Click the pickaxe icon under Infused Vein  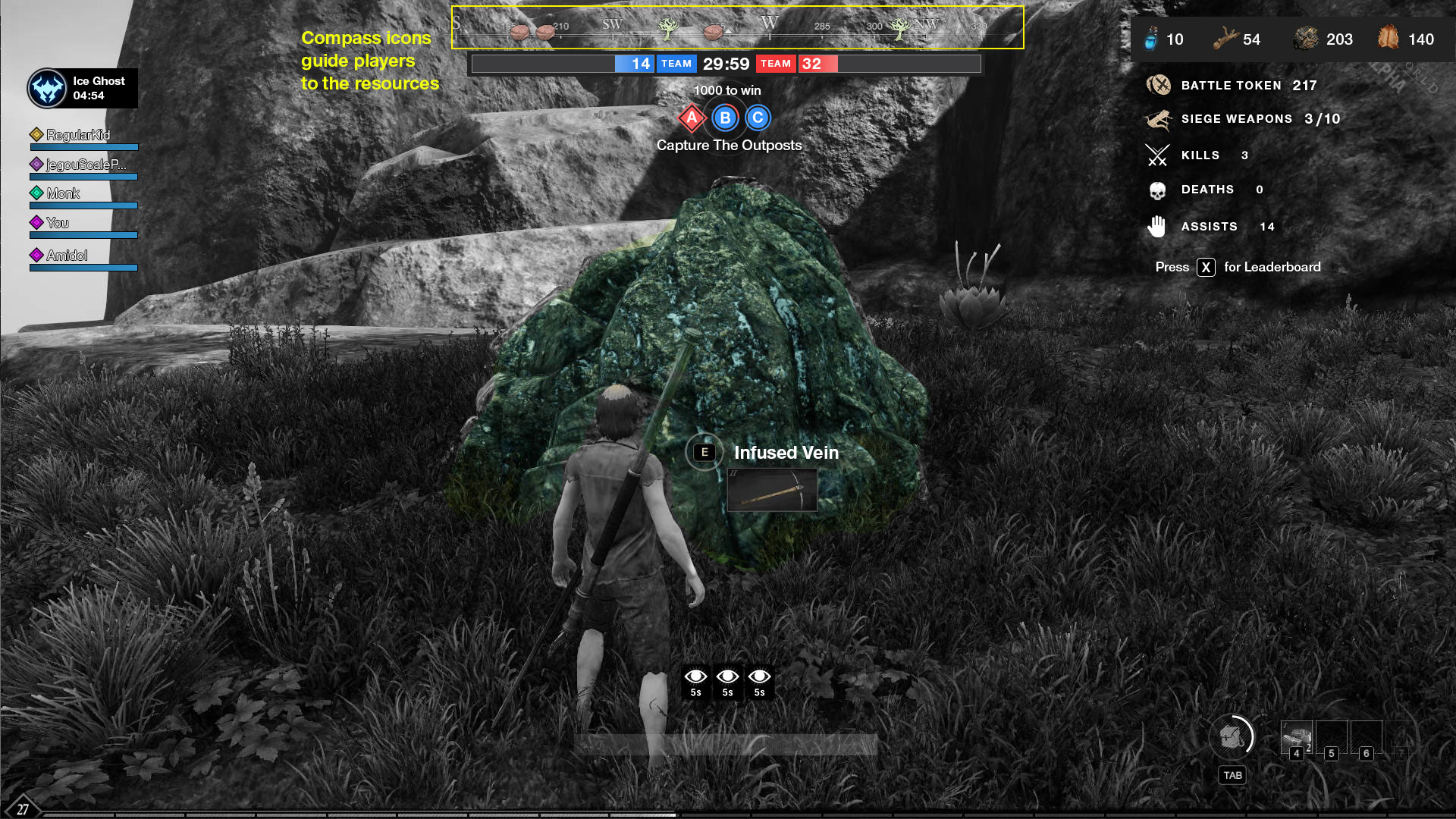point(772,491)
